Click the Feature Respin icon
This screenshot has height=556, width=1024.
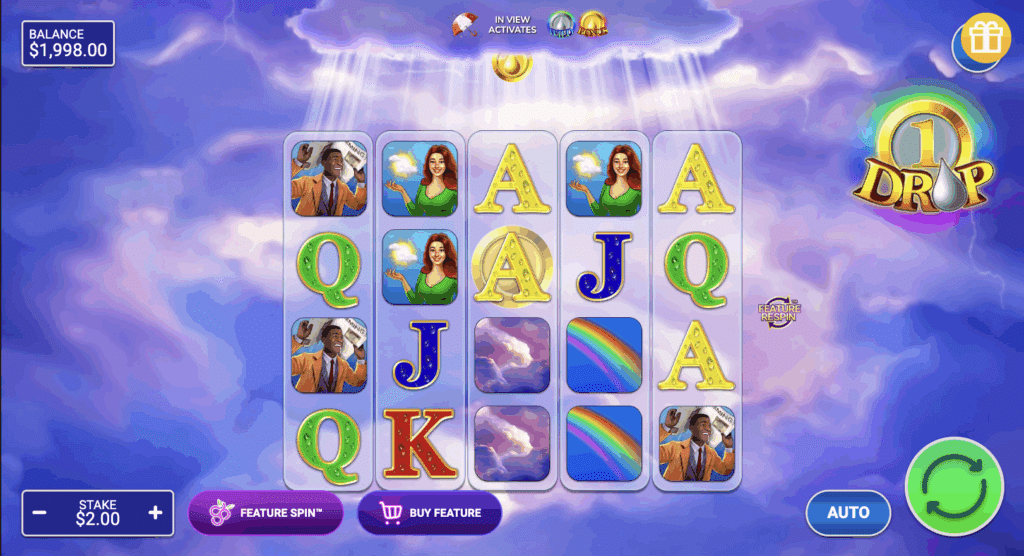click(778, 312)
